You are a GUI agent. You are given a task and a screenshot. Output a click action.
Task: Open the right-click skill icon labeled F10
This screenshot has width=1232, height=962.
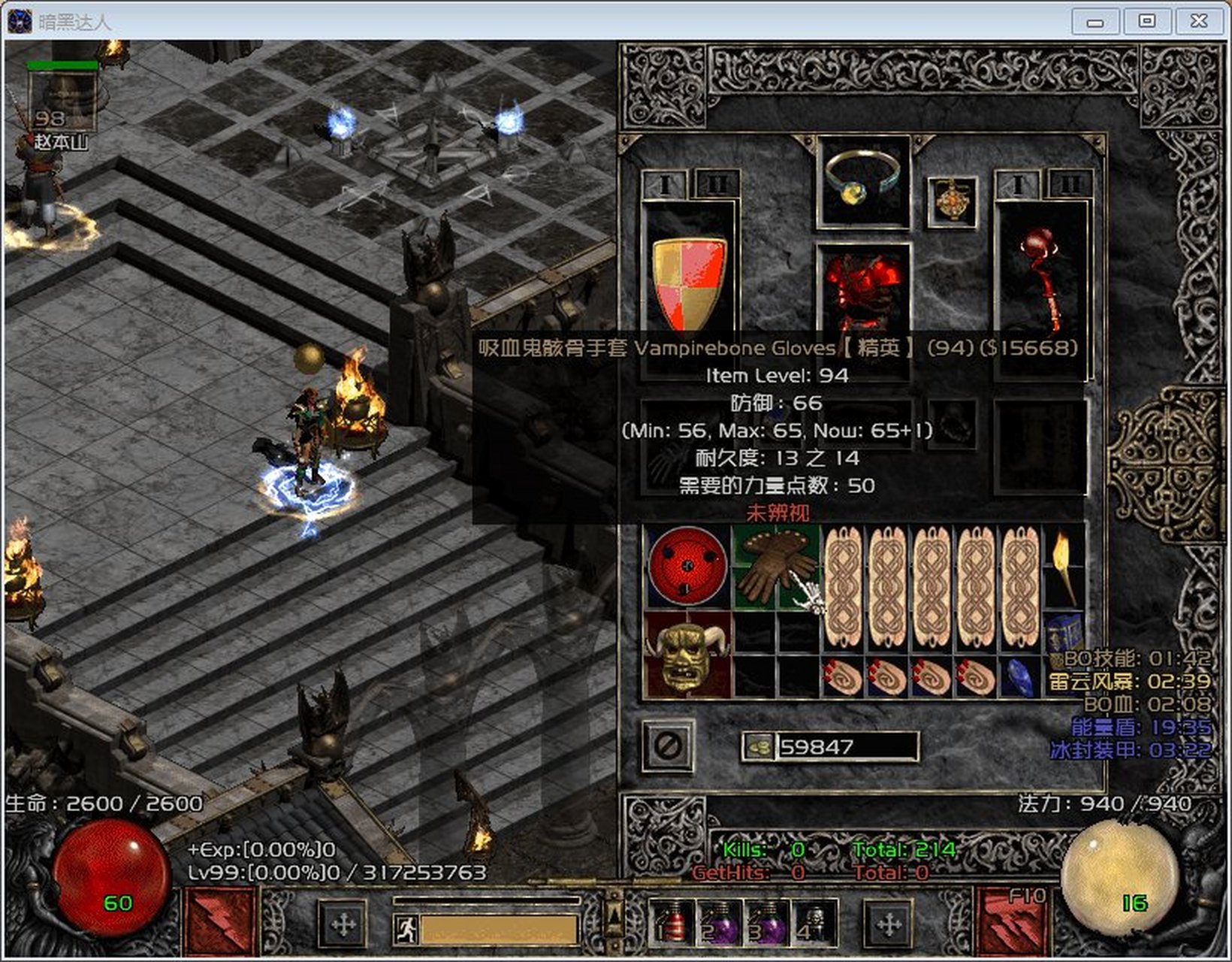pos(1011,921)
